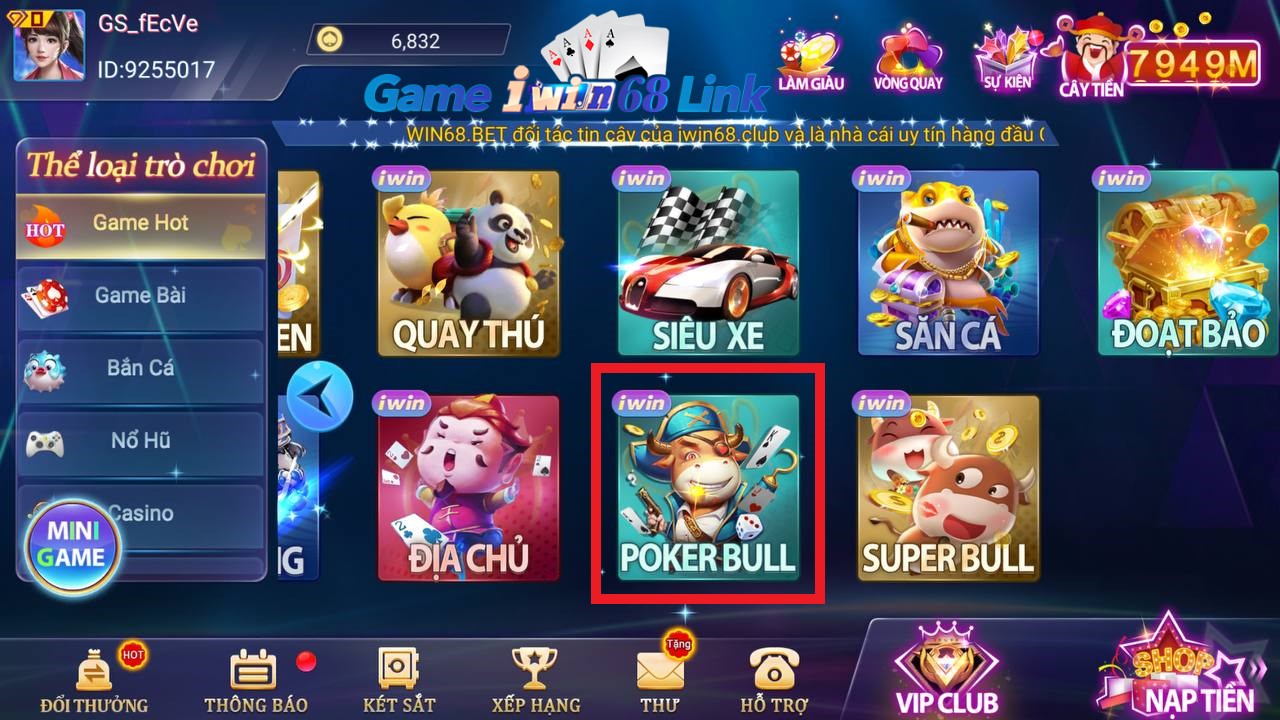Open the Thư mailbox
1280x720 pixels.
660,680
